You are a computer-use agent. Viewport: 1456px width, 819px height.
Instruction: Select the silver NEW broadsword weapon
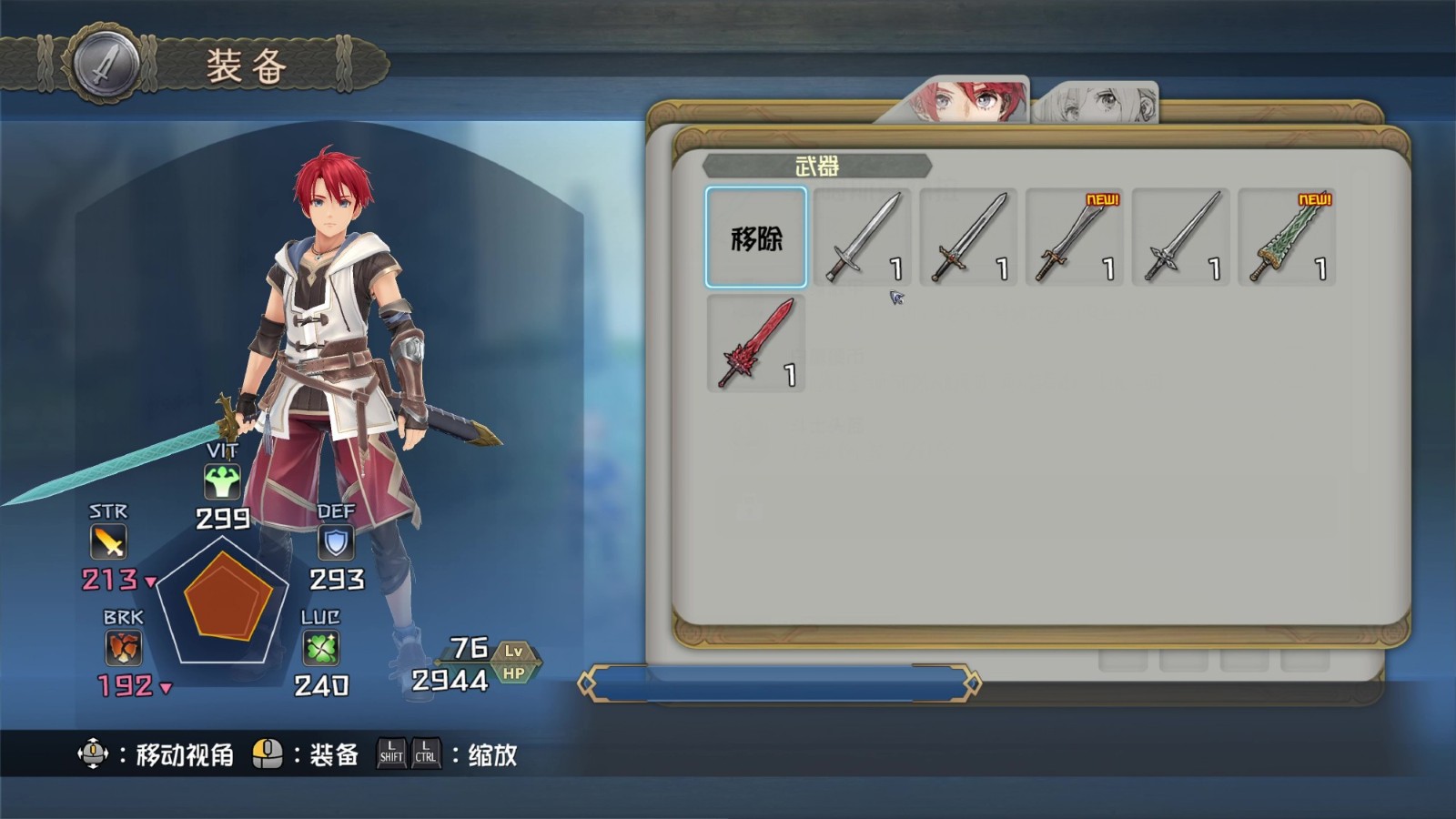click(x=1075, y=237)
